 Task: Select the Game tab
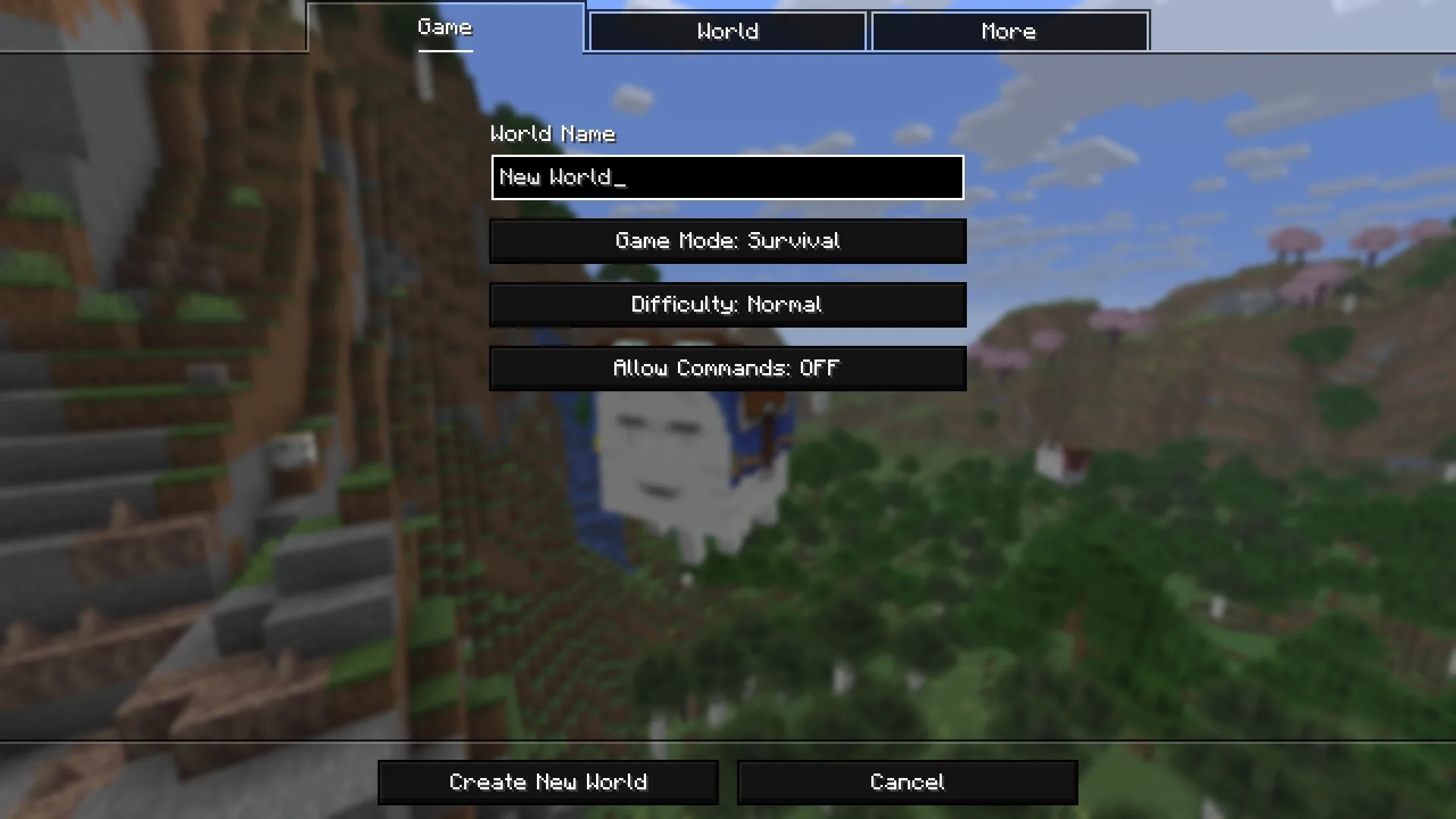[x=444, y=28]
